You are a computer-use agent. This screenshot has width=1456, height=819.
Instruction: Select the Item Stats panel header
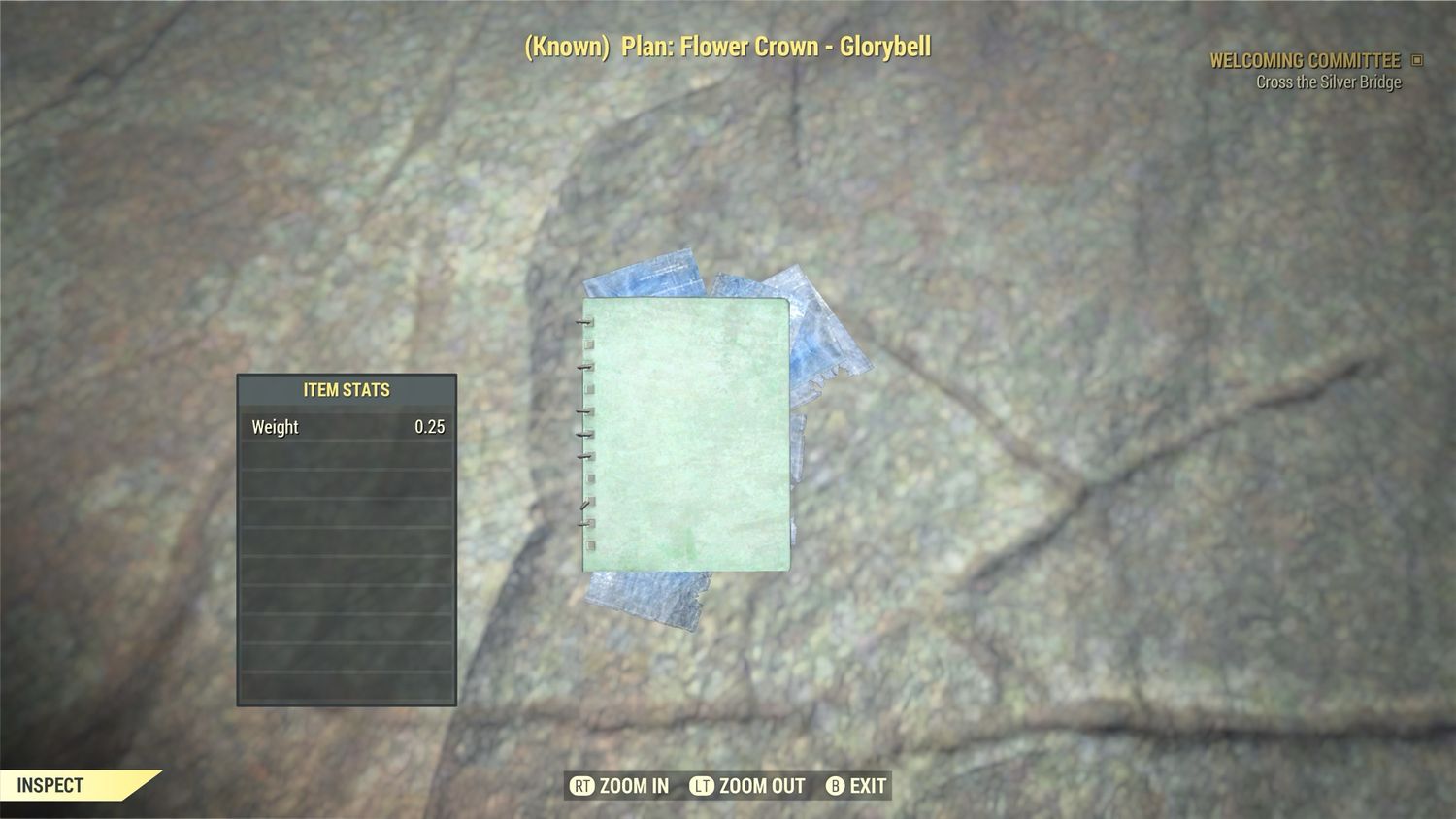[x=346, y=389]
